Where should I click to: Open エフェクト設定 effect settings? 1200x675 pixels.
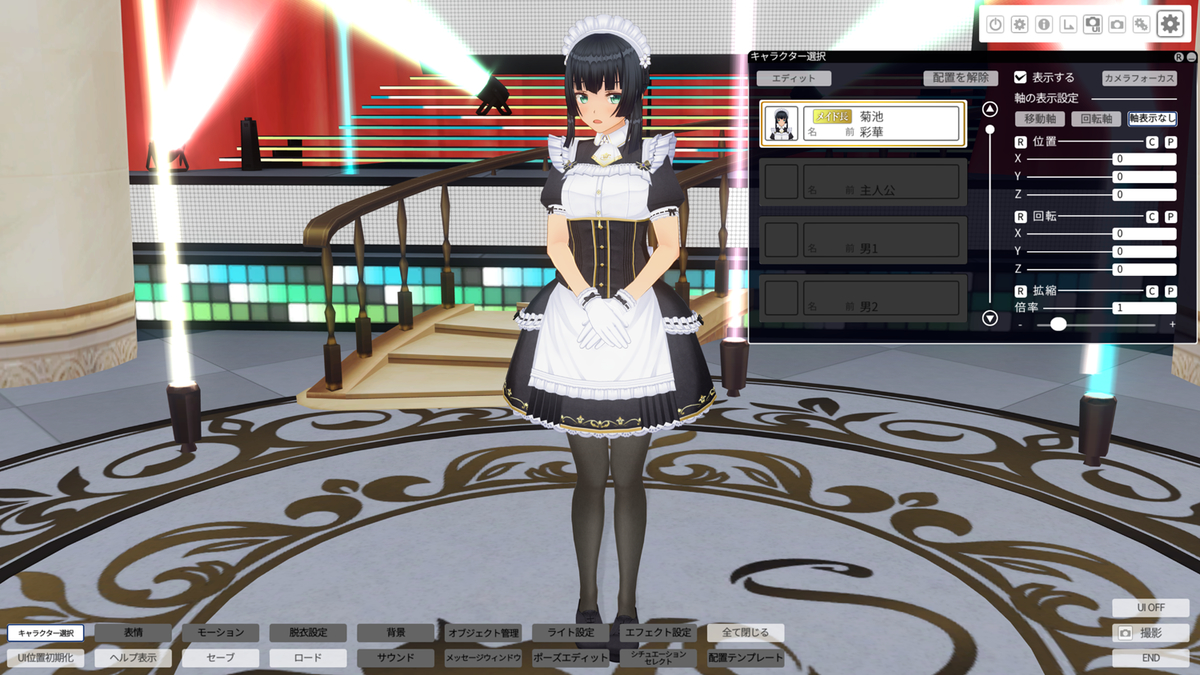[658, 633]
